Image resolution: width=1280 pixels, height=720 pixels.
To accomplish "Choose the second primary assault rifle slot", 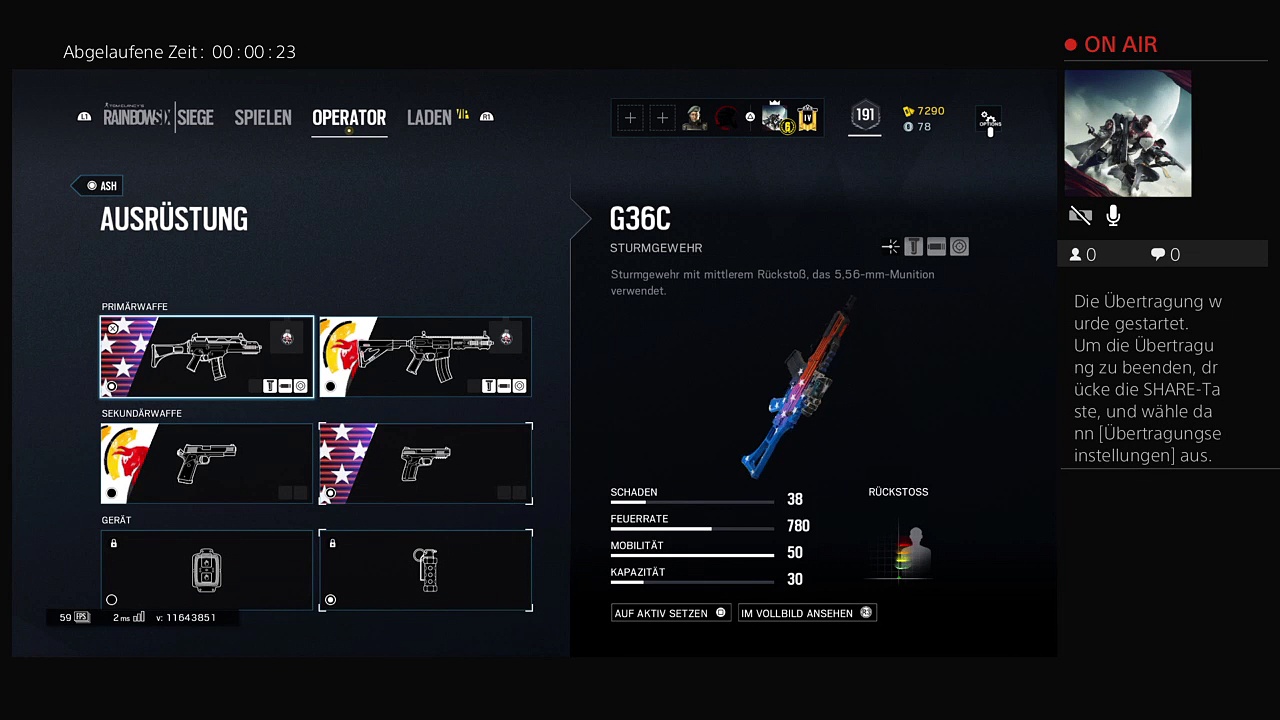I will 425,357.
